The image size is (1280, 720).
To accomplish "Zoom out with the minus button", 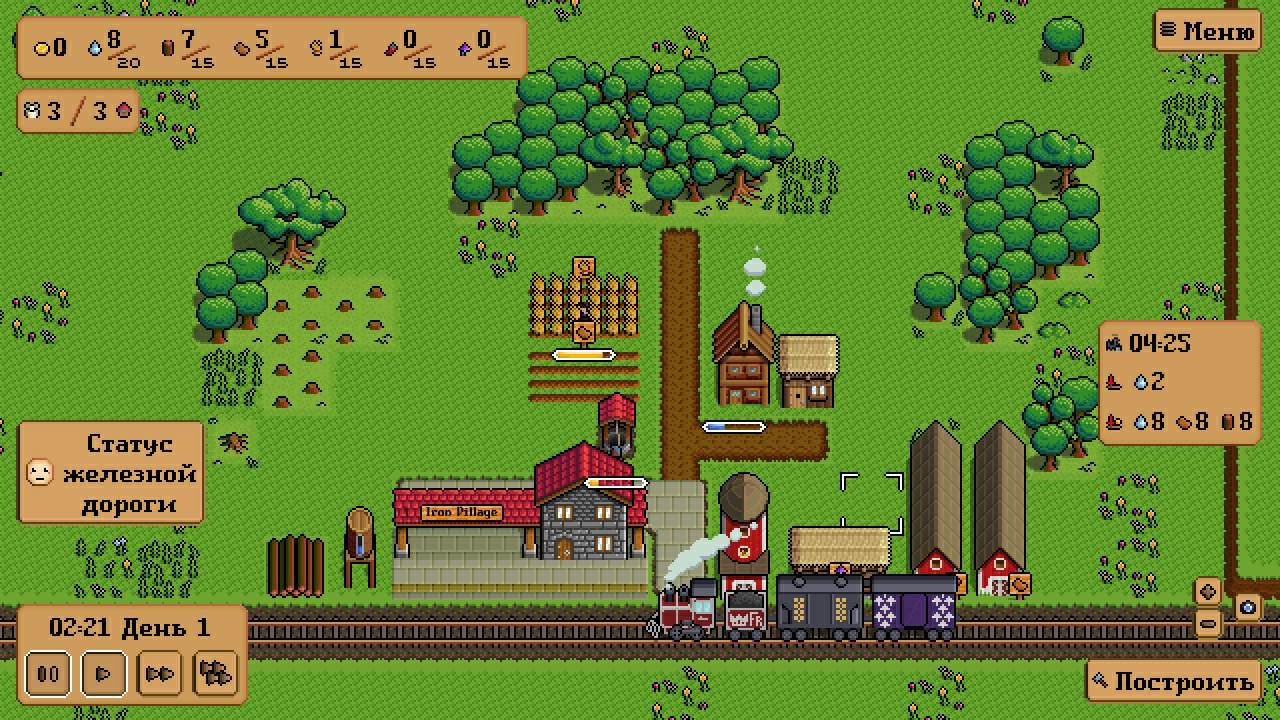I will [x=1208, y=623].
